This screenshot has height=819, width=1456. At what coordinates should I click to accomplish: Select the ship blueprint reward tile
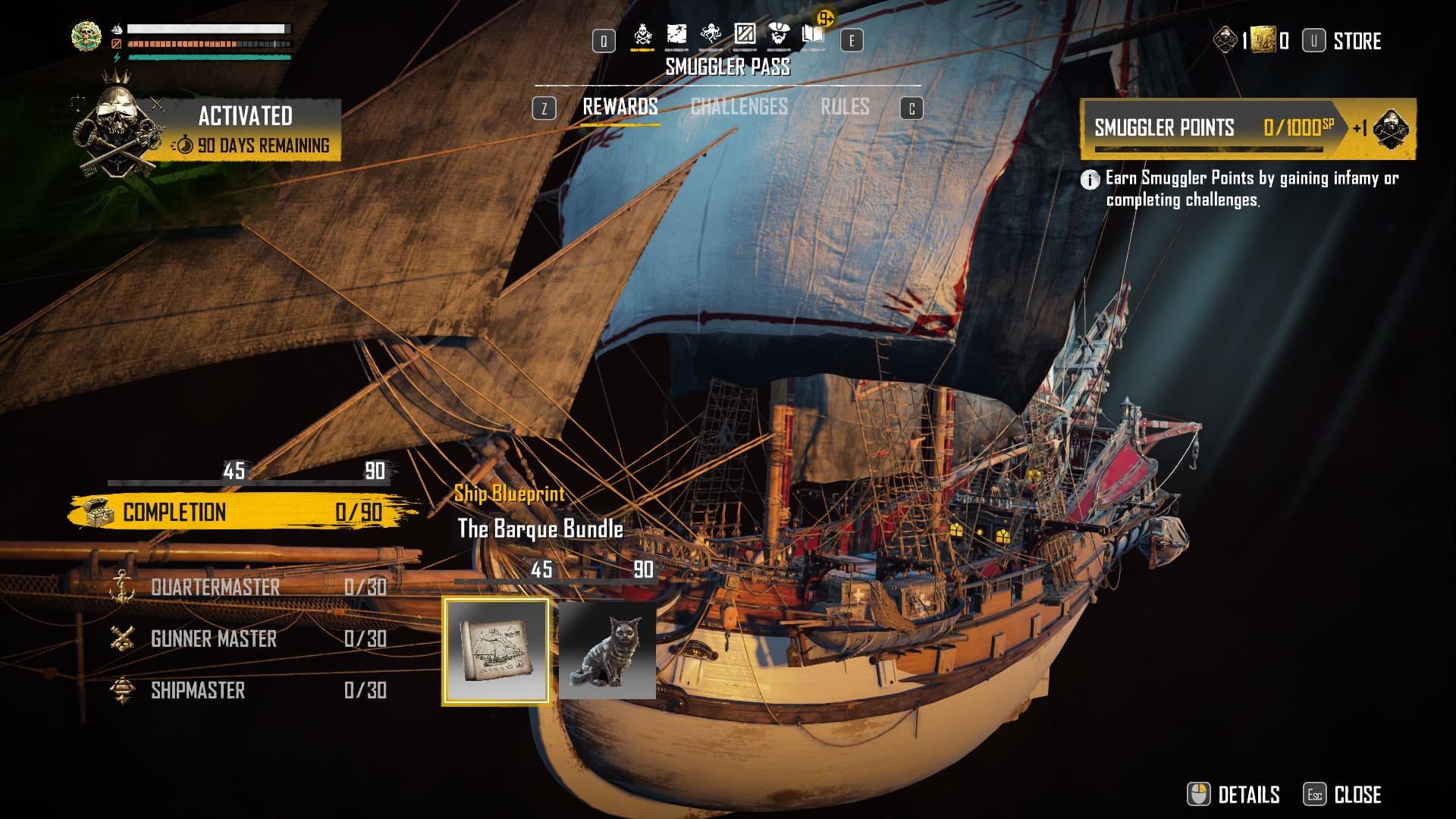(x=496, y=651)
